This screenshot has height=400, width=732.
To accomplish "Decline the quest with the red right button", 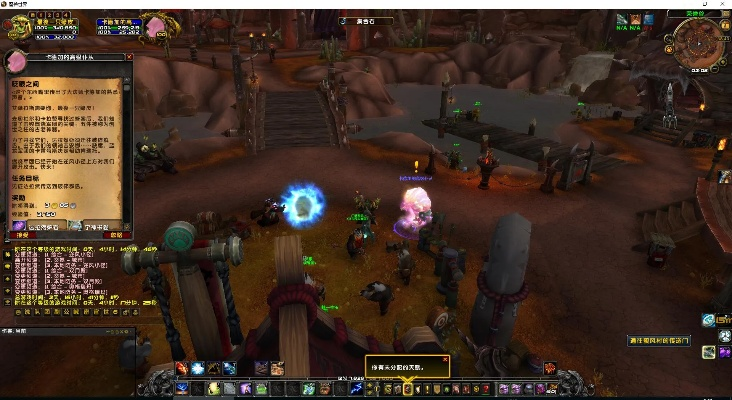I will click(117, 234).
